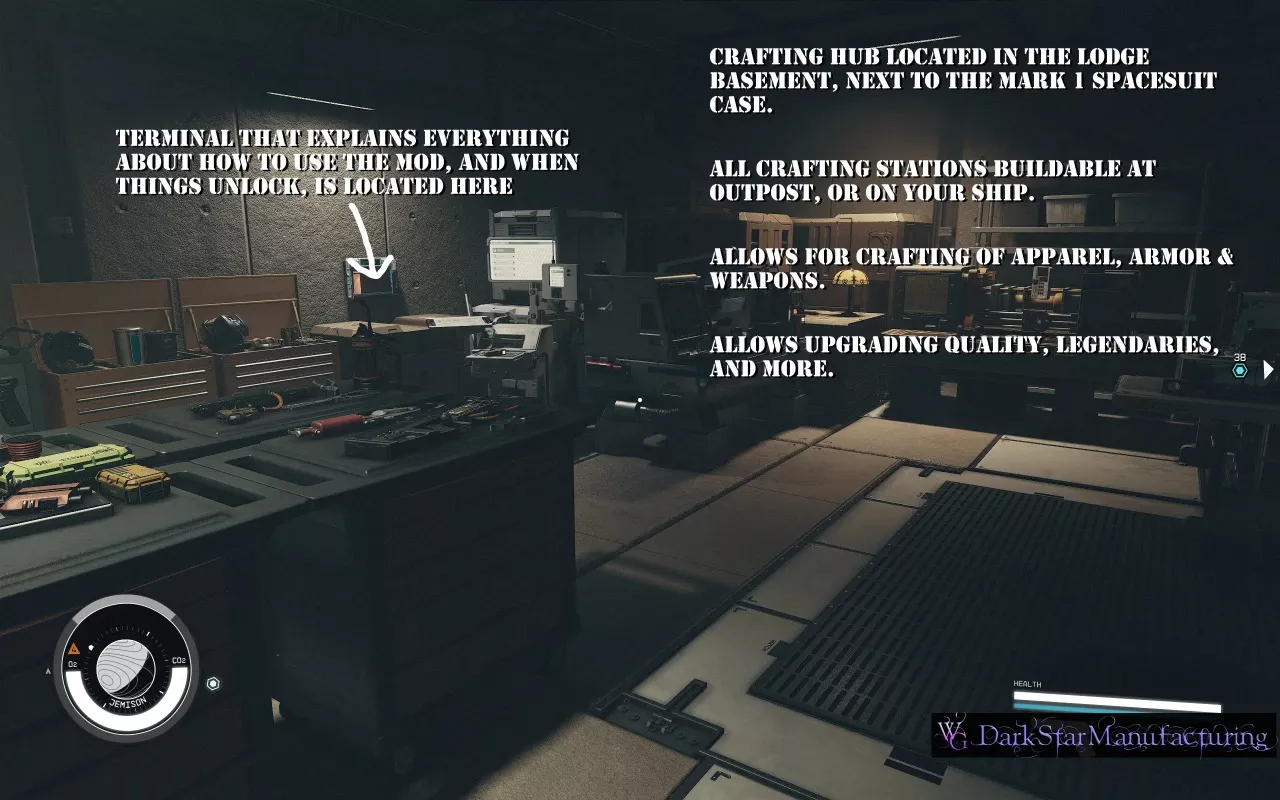The width and height of the screenshot is (1280, 800).
Task: Click the hexagon marker labeled 38
Action: [x=1240, y=370]
